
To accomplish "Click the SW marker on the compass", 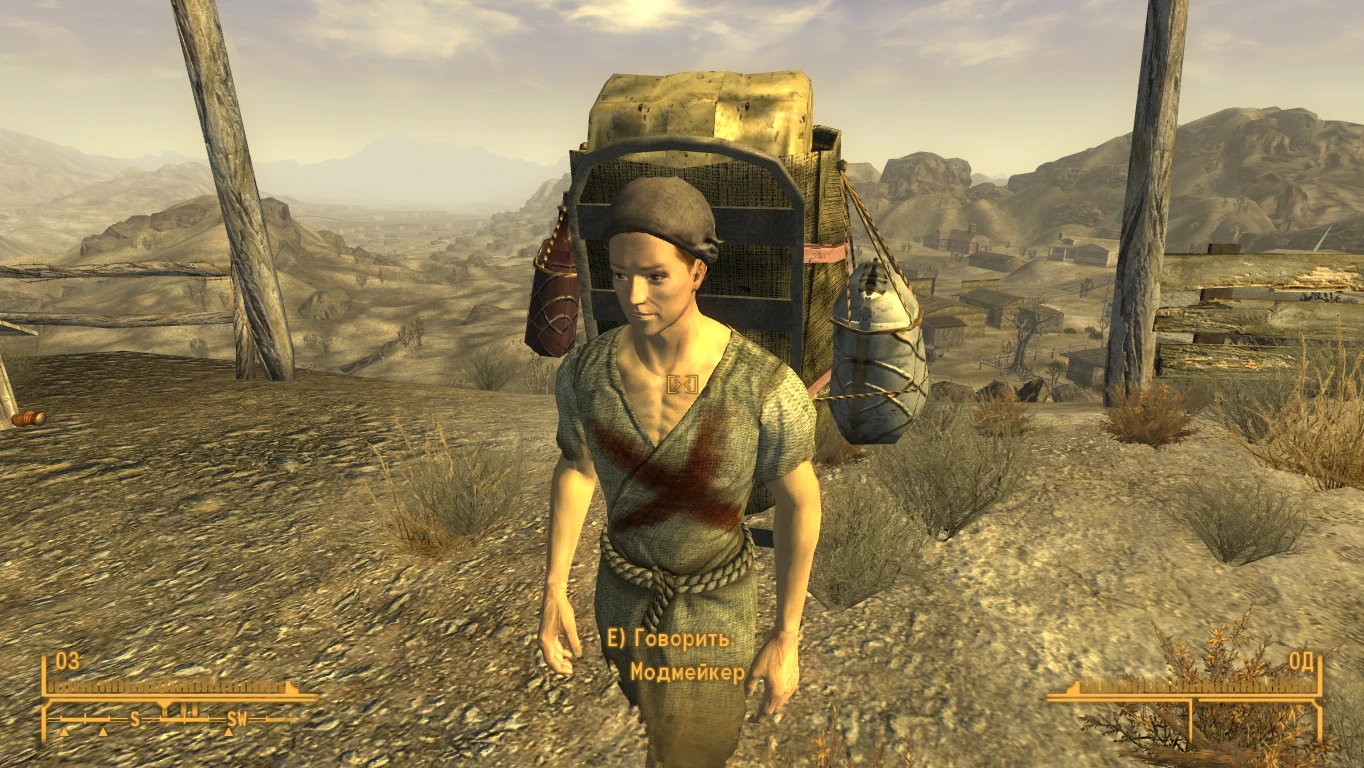I will [238, 719].
